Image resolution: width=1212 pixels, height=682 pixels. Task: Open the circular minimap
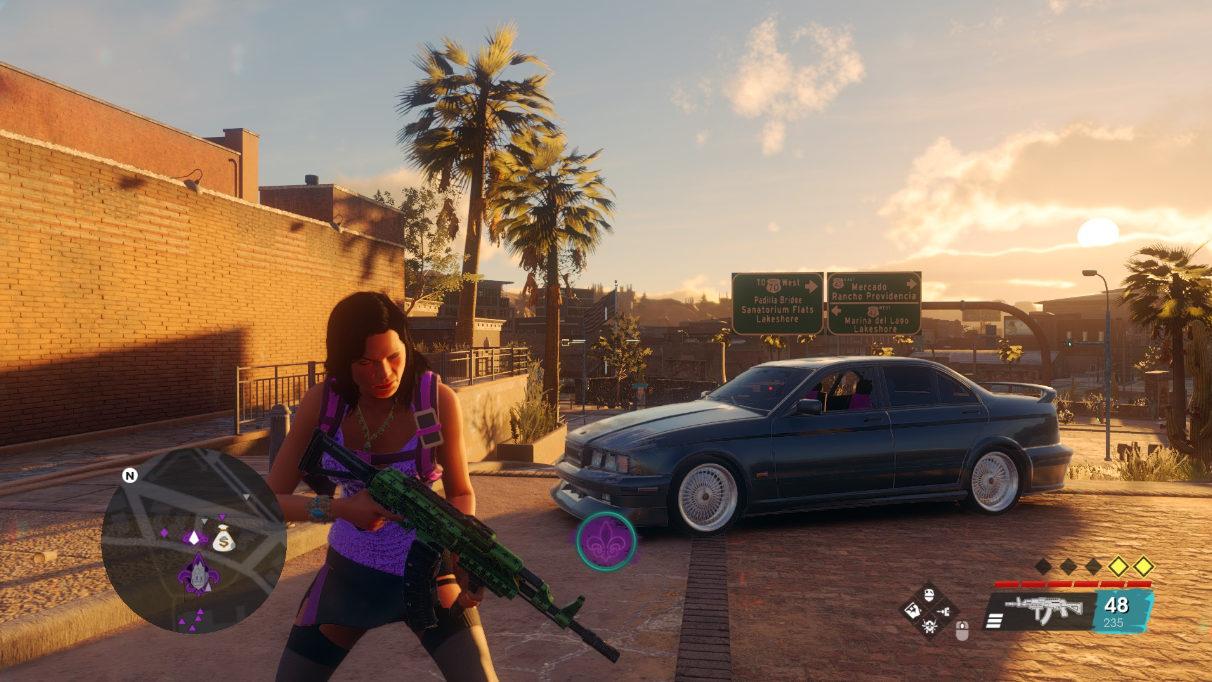click(x=193, y=540)
